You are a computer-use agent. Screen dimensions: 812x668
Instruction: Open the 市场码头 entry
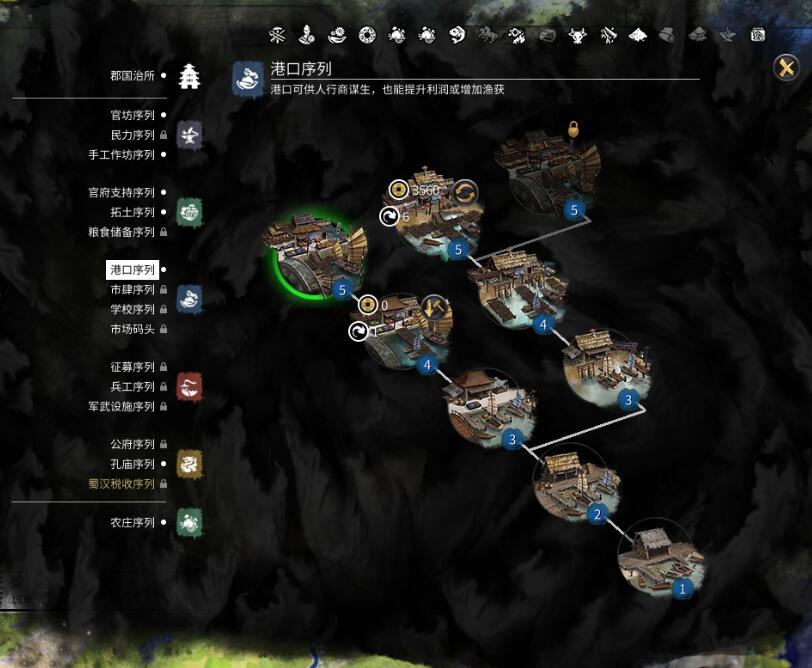132,329
